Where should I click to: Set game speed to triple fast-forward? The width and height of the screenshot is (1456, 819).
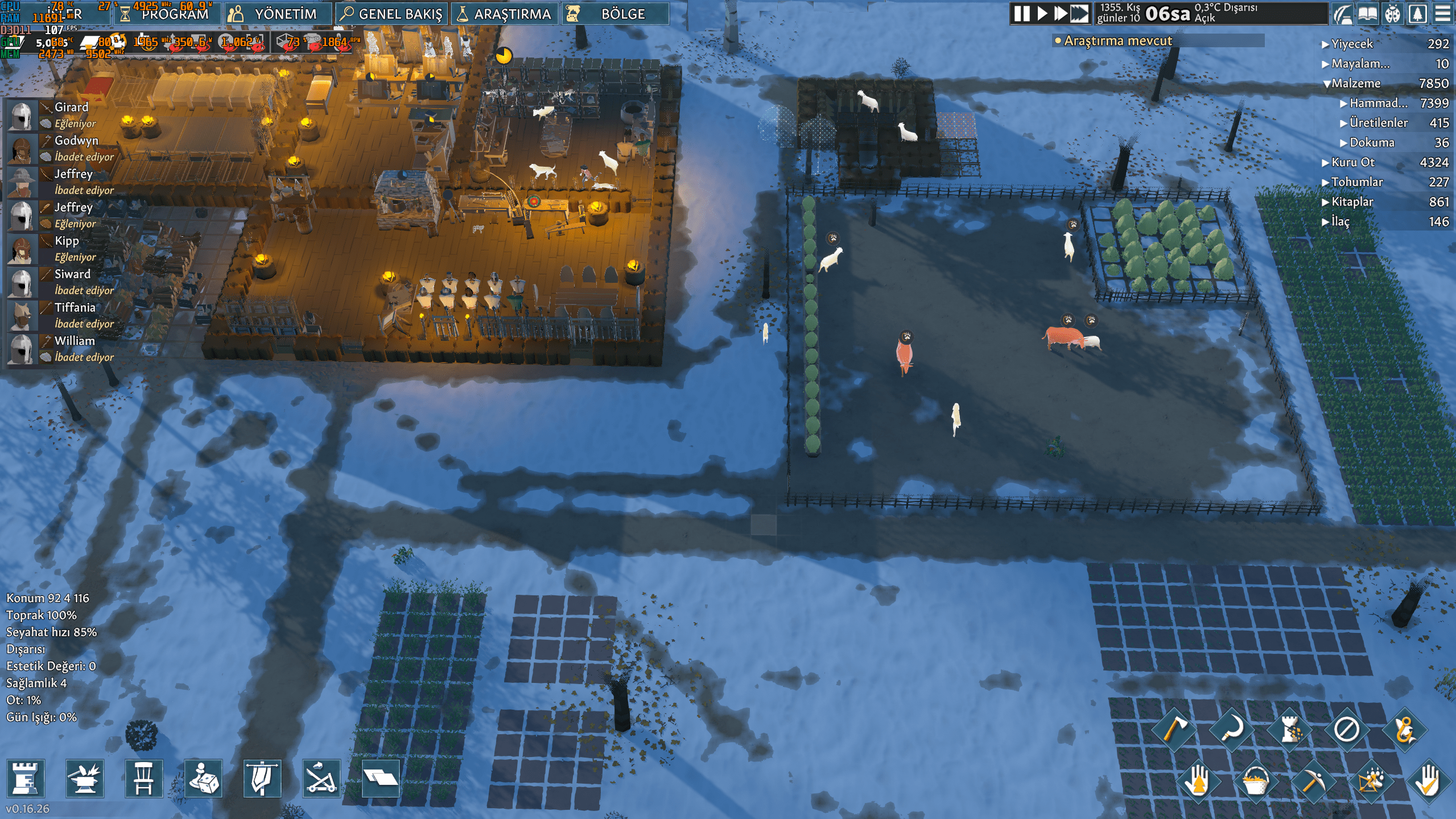click(1079, 14)
